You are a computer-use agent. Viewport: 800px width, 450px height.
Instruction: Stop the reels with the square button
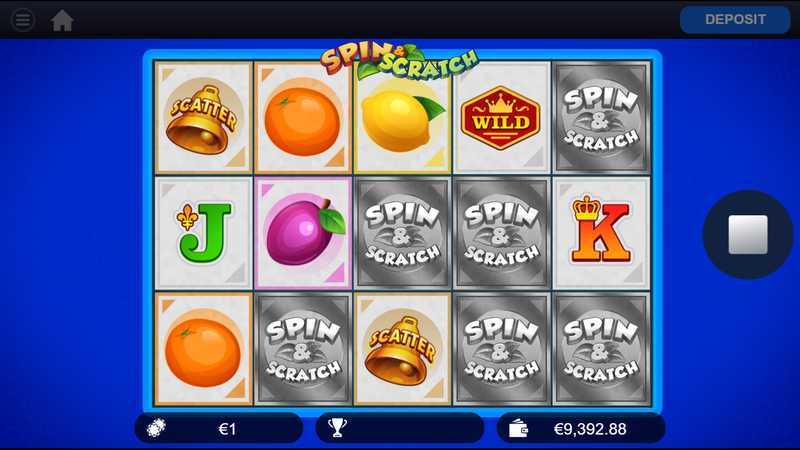click(x=747, y=234)
